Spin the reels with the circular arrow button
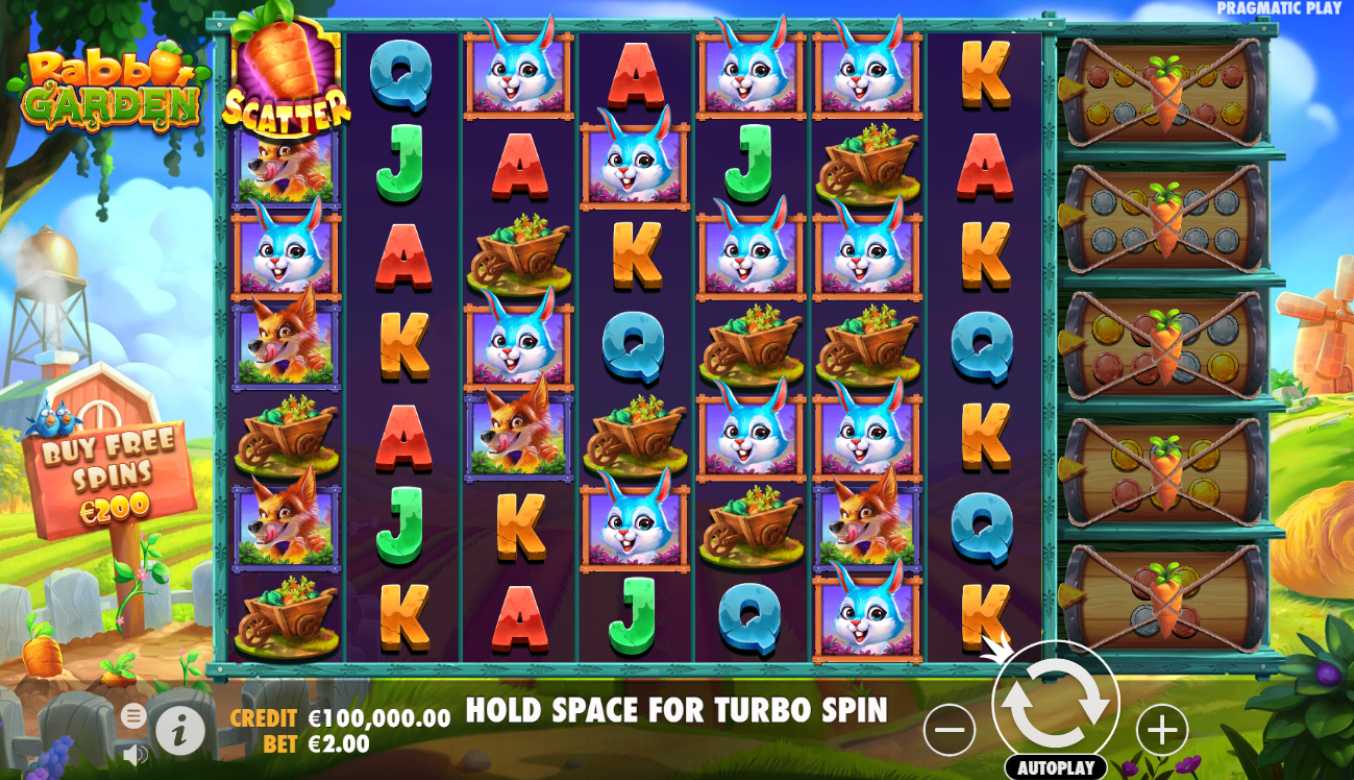The width and height of the screenshot is (1354, 780). click(1055, 702)
